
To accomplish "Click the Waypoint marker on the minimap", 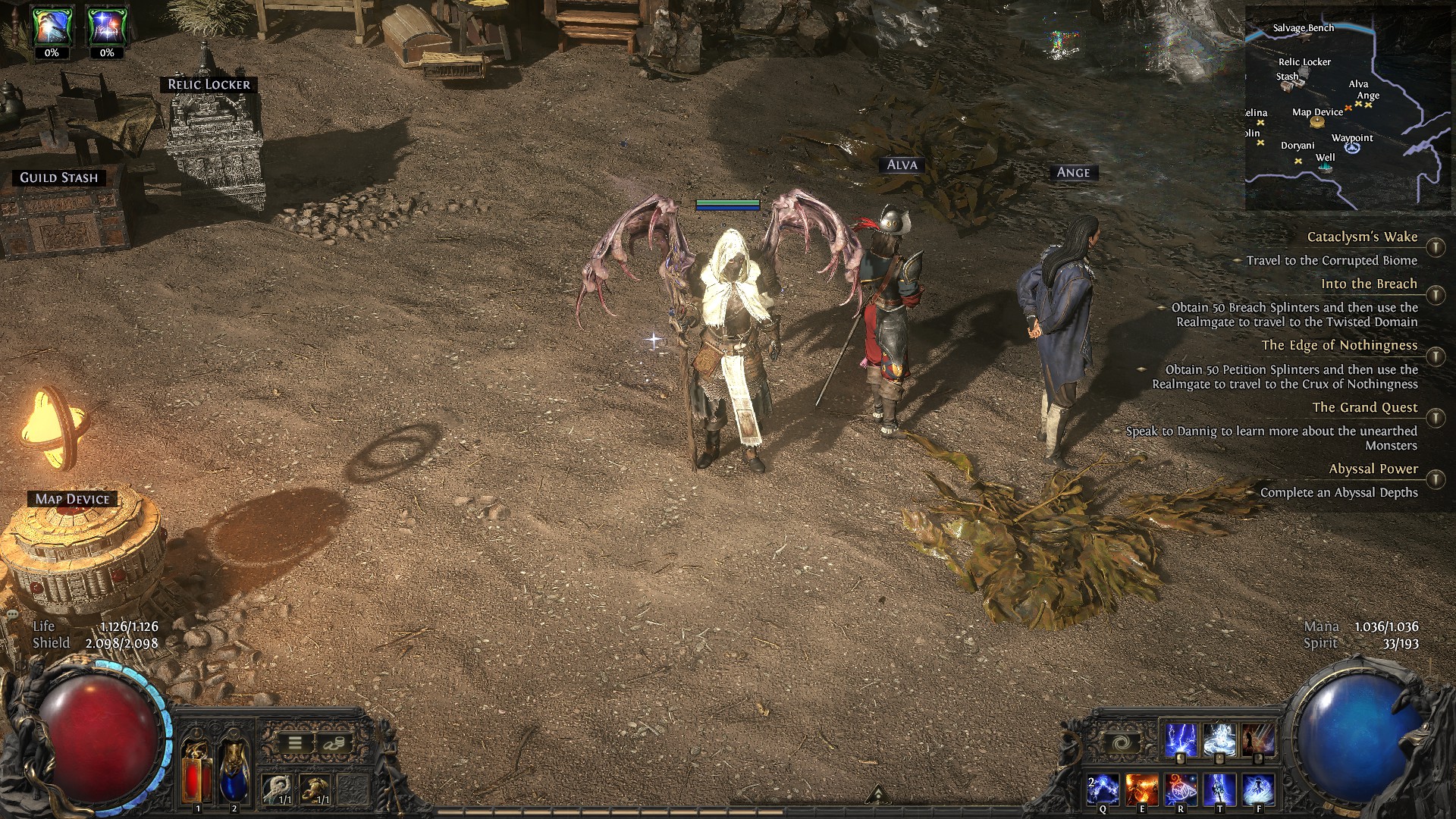I will (1353, 147).
